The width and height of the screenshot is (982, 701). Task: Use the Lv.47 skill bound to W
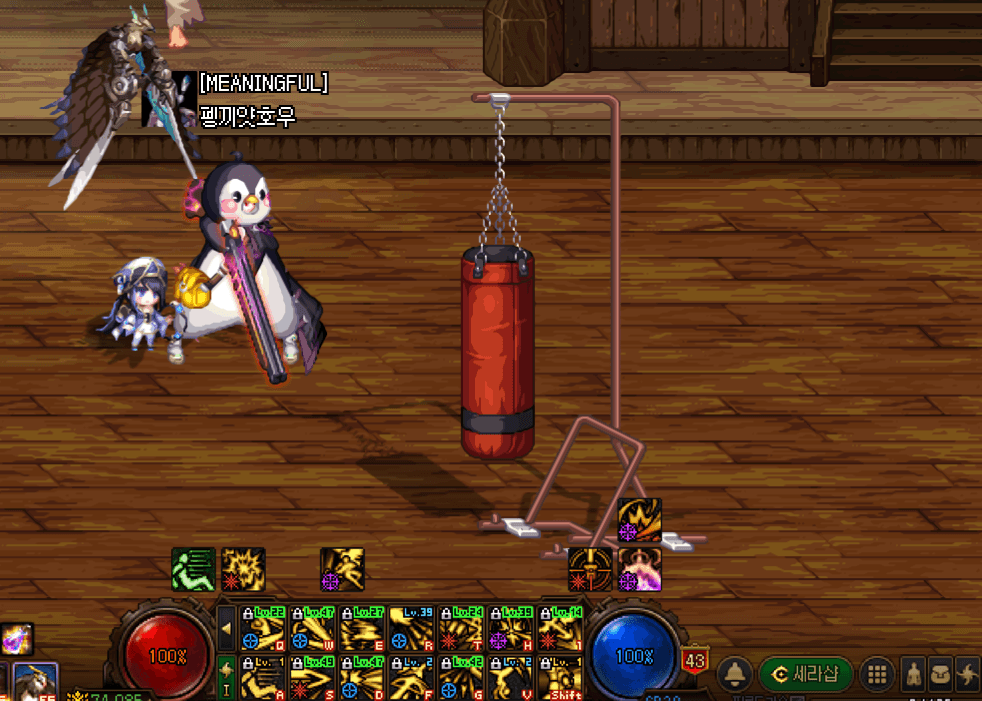(x=313, y=628)
